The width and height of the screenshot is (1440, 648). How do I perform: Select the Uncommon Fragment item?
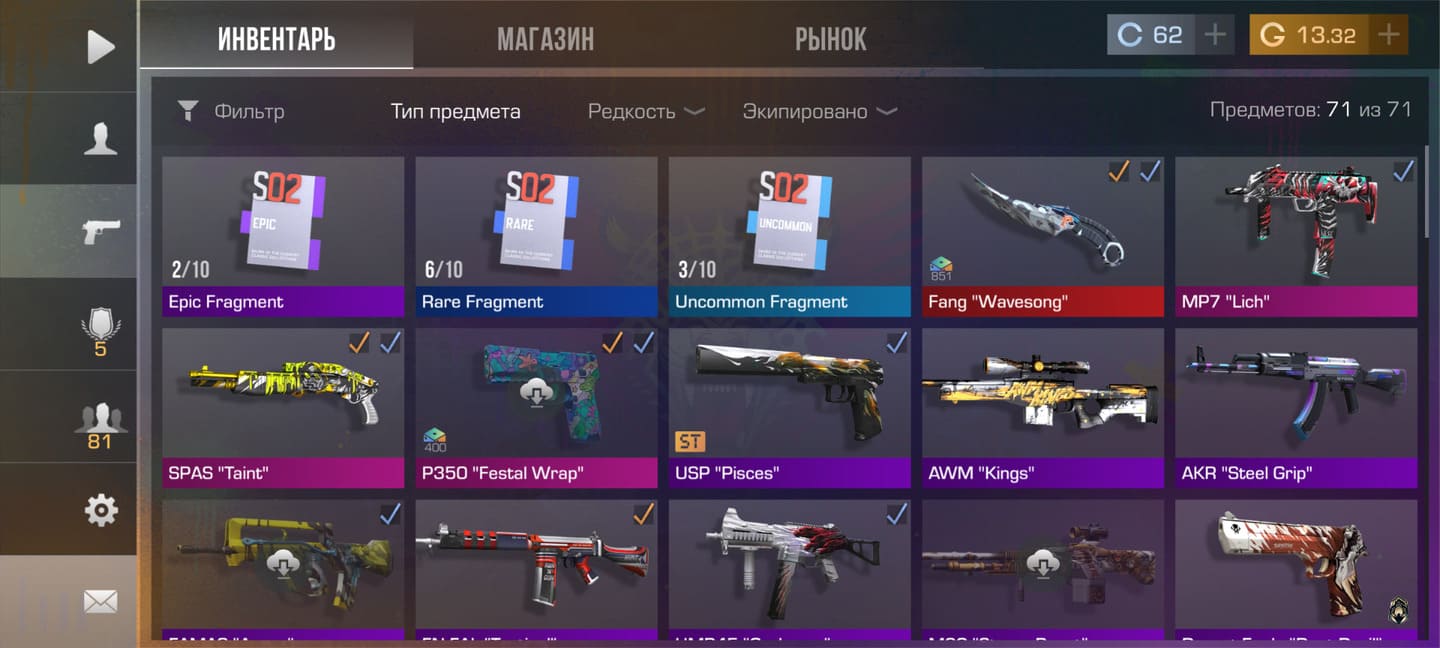pyautogui.click(x=789, y=235)
